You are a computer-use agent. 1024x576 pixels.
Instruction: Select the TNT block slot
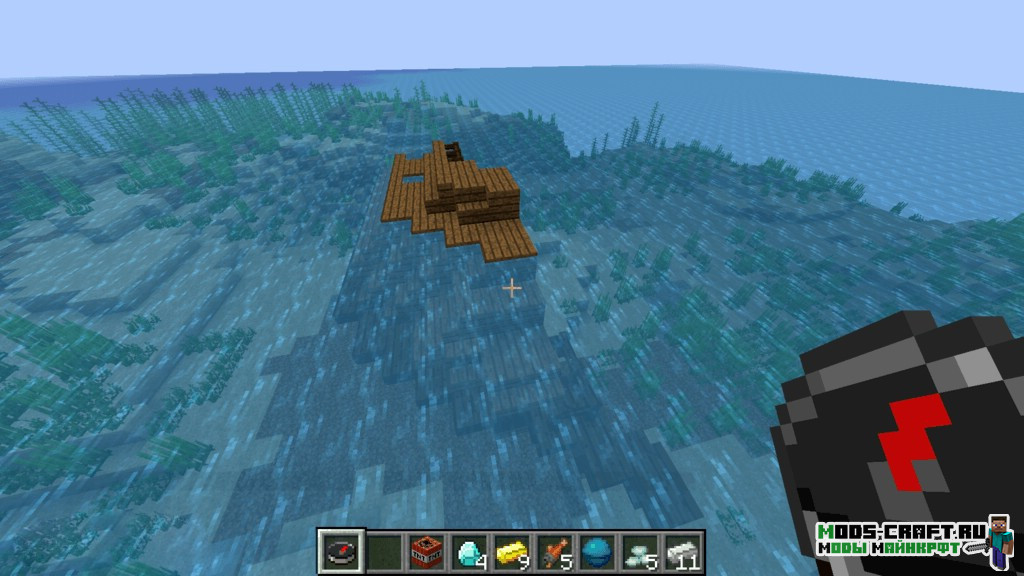[426, 551]
